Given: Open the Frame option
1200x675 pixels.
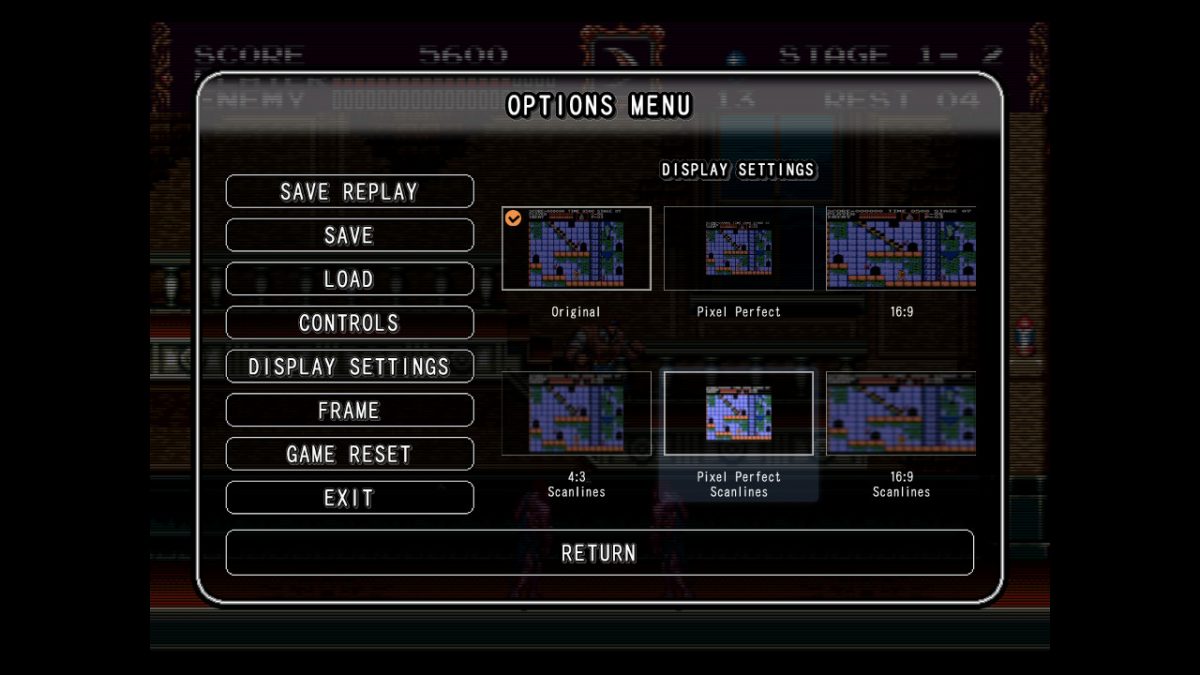Looking at the screenshot, I should click(349, 410).
